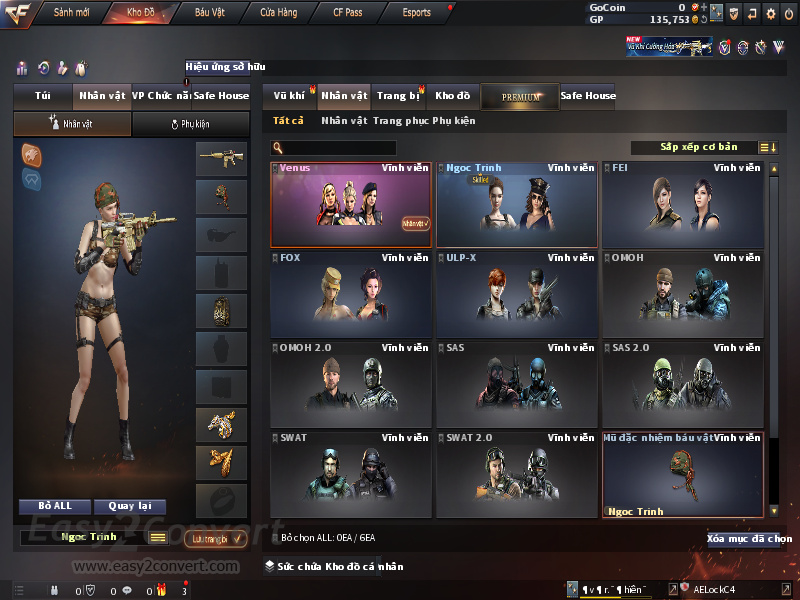Screen dimensions: 800x600
Task: Go to the CF Pass tab
Action: click(x=350, y=12)
